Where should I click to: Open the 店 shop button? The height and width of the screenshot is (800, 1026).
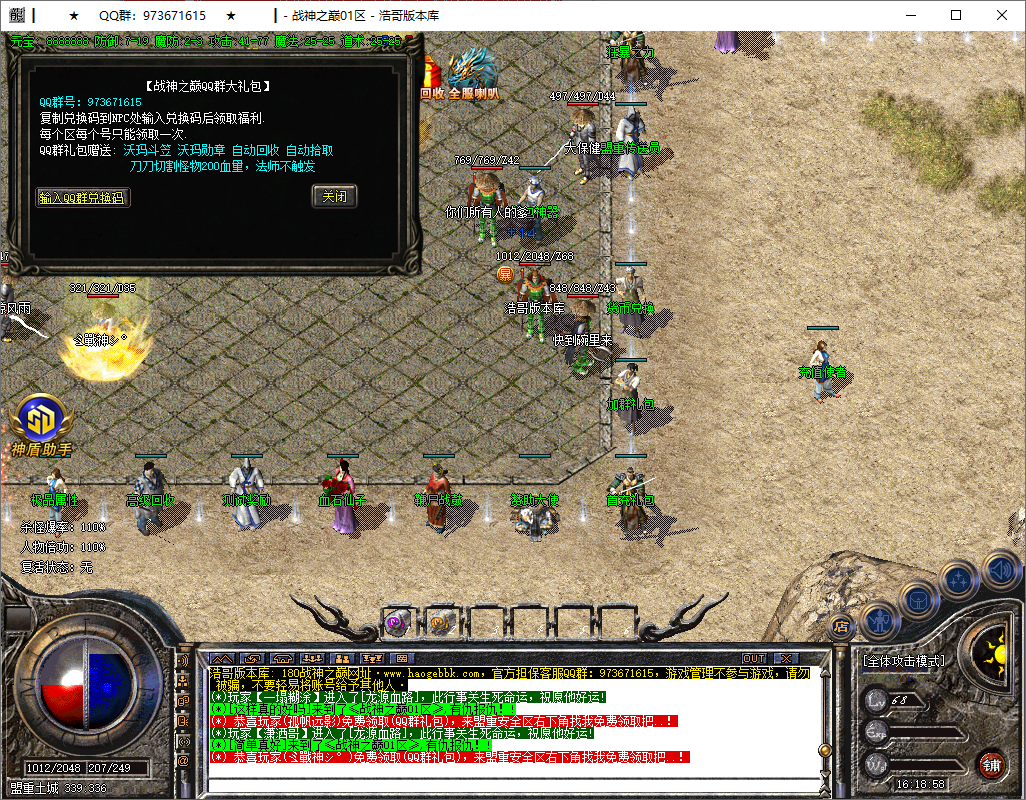pos(842,627)
